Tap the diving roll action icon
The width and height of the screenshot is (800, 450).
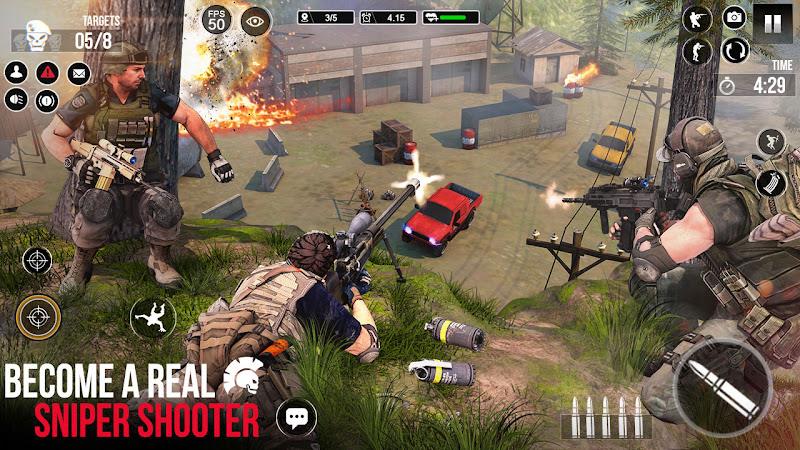[152, 318]
